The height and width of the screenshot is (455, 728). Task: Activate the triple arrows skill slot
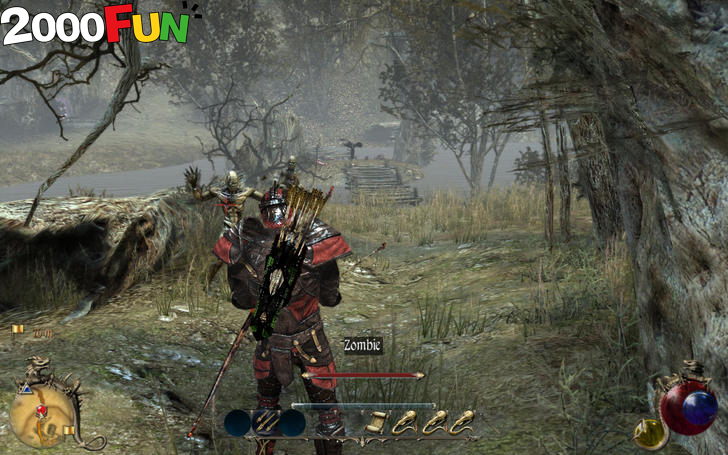tap(265, 423)
